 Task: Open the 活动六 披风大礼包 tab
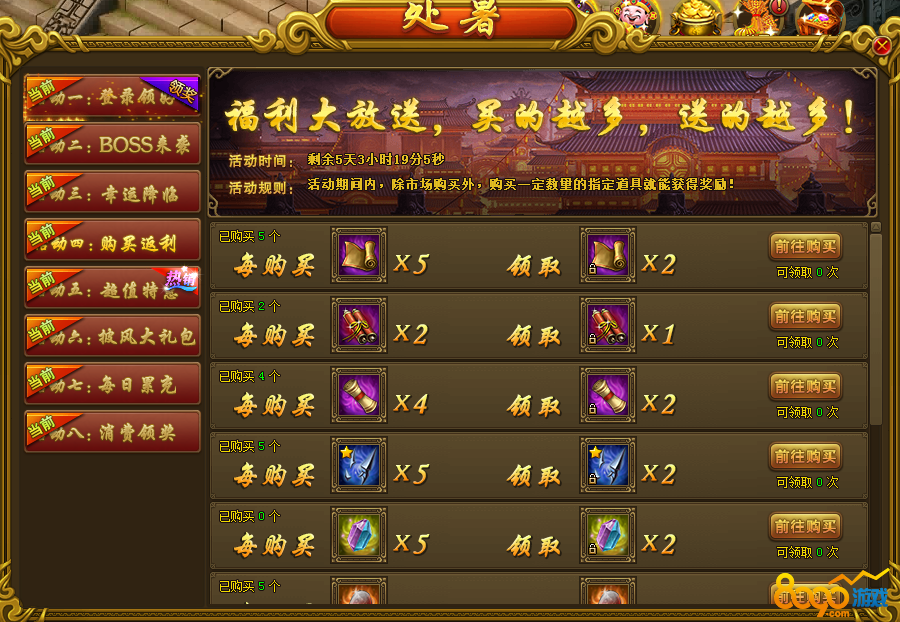(x=112, y=336)
